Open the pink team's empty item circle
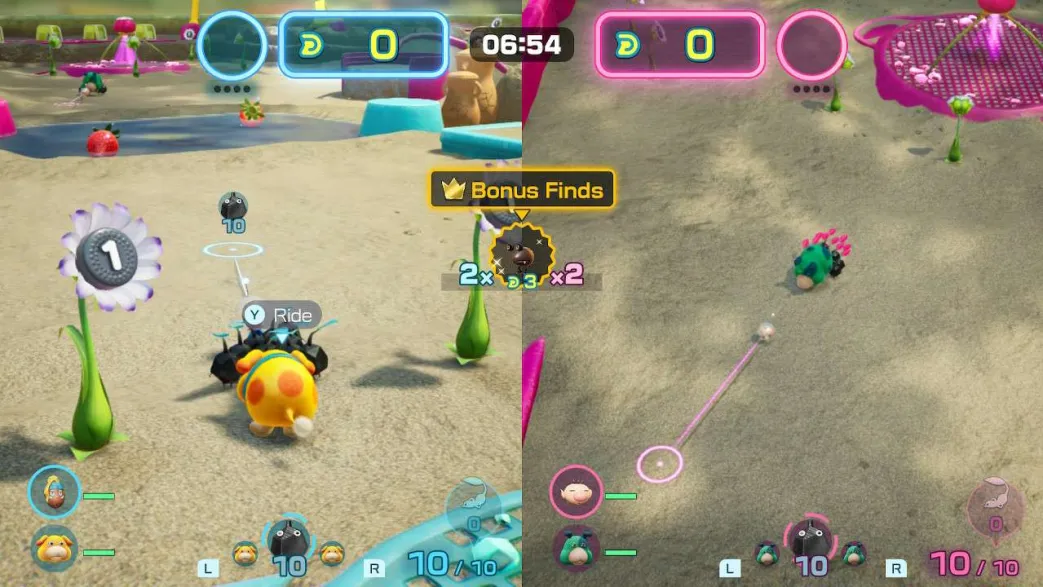 [811, 45]
